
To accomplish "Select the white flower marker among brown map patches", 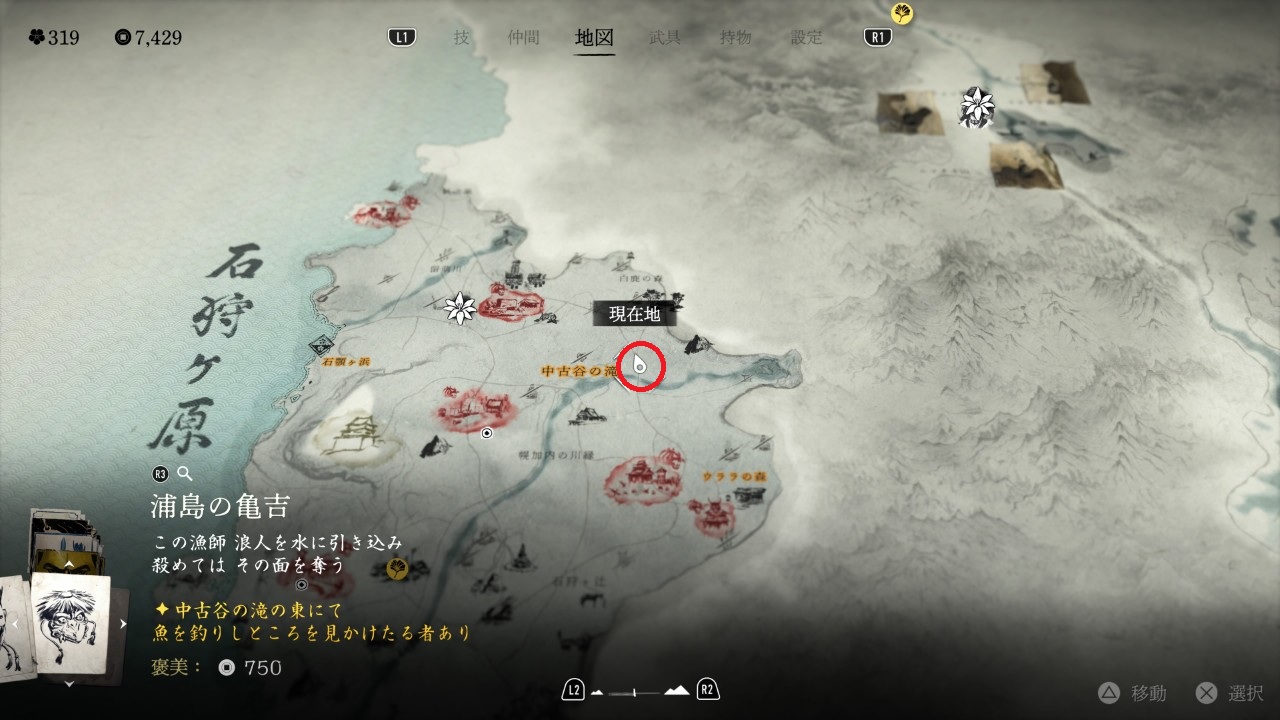I will click(x=975, y=105).
